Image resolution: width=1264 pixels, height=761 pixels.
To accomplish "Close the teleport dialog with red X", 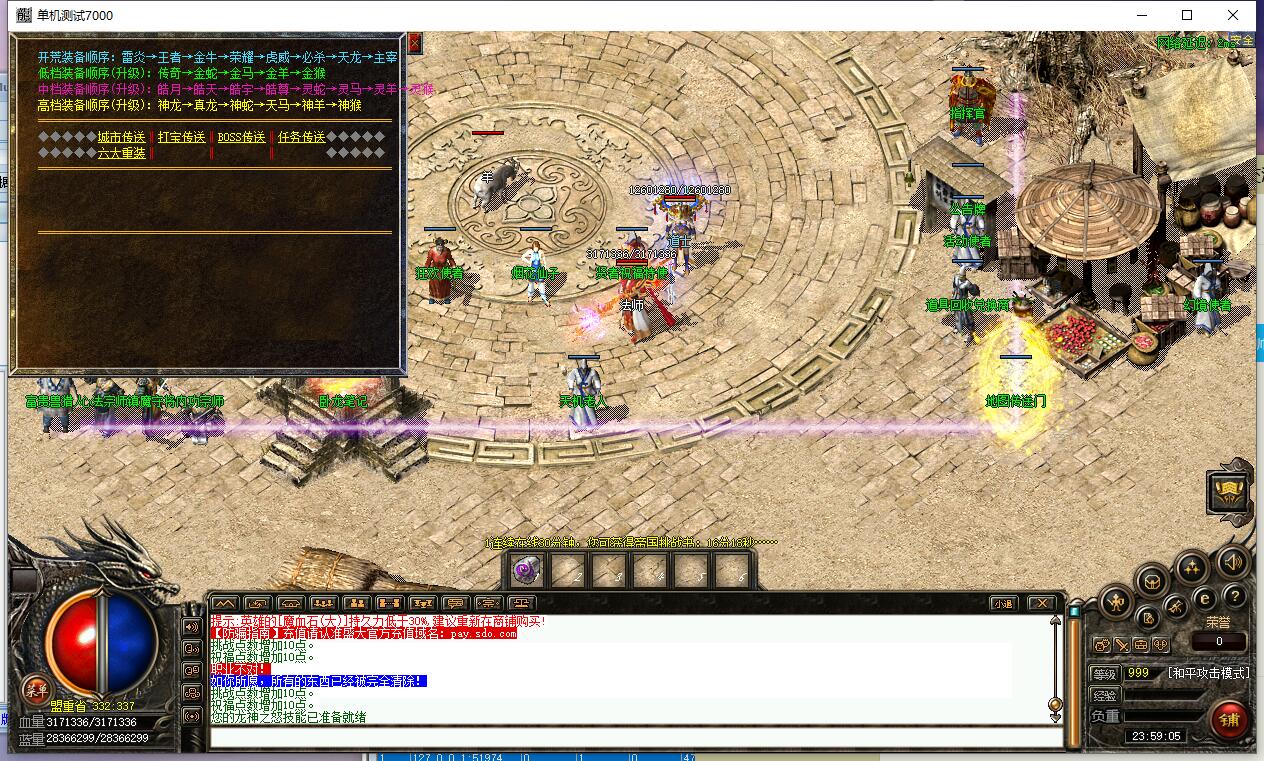I will point(415,43).
